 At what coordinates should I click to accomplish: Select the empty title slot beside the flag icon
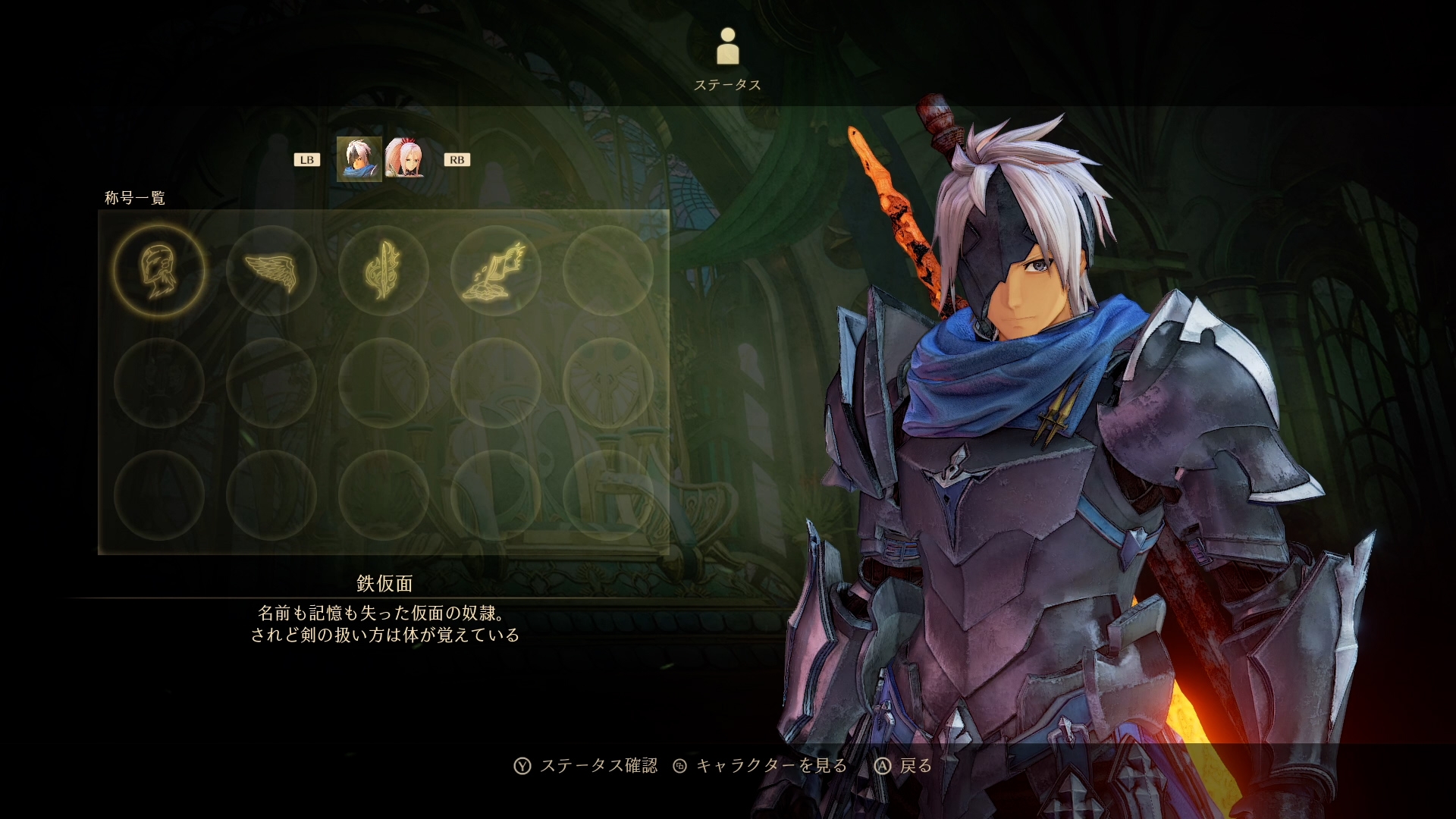pos(607,271)
